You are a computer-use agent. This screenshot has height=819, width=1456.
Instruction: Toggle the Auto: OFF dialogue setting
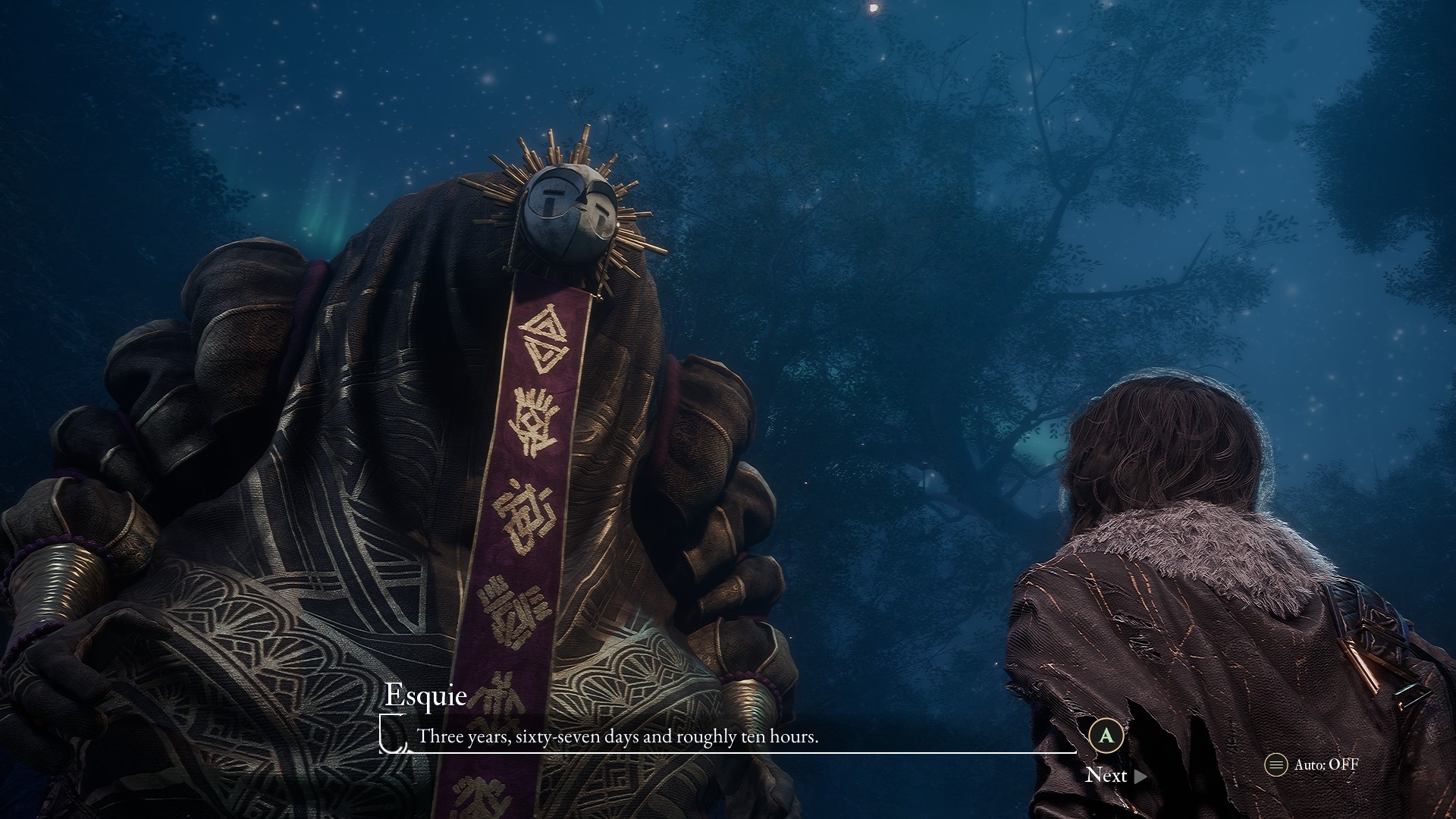(1313, 764)
